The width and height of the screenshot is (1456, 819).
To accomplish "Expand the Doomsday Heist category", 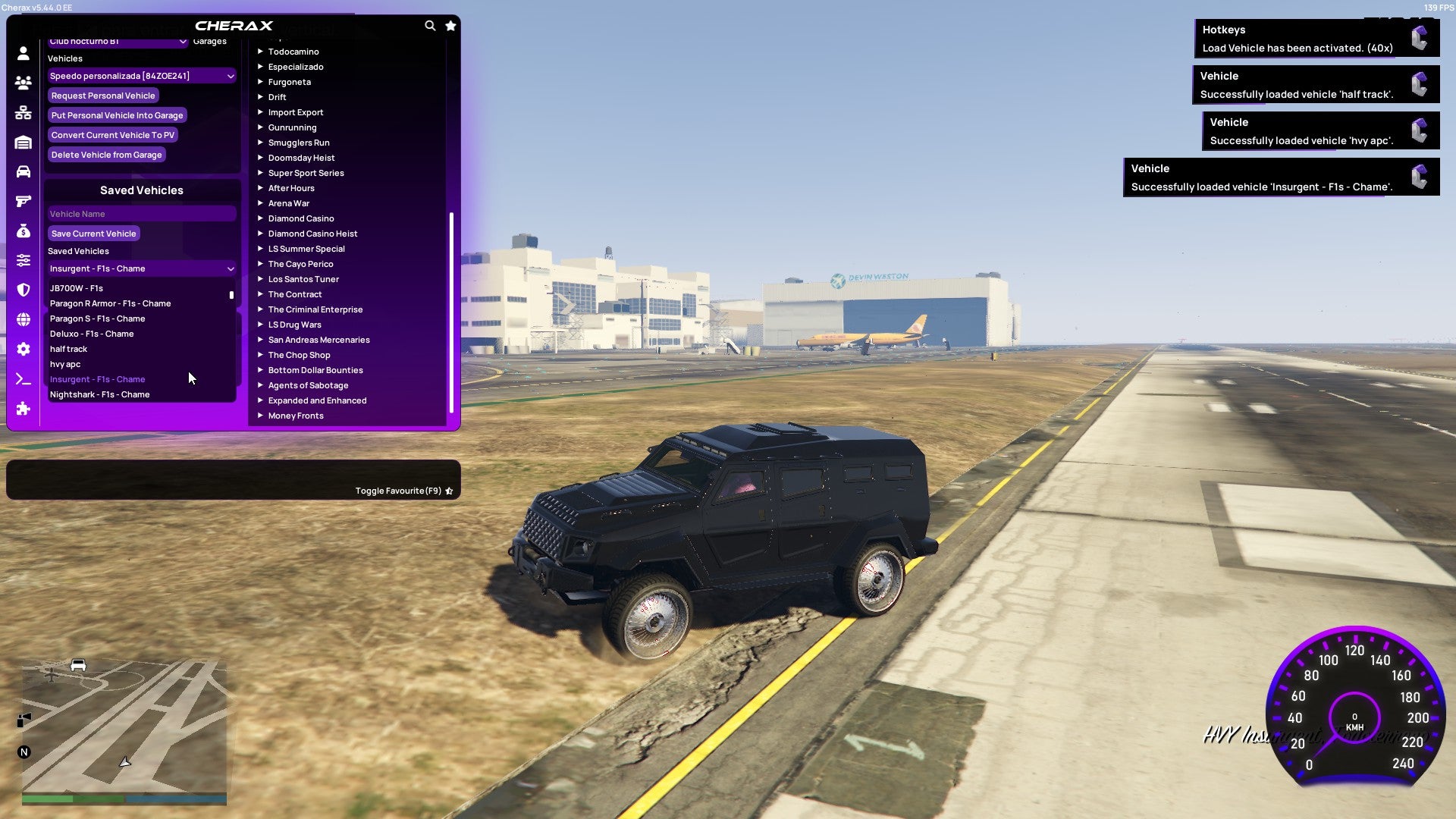I will pyautogui.click(x=300, y=157).
